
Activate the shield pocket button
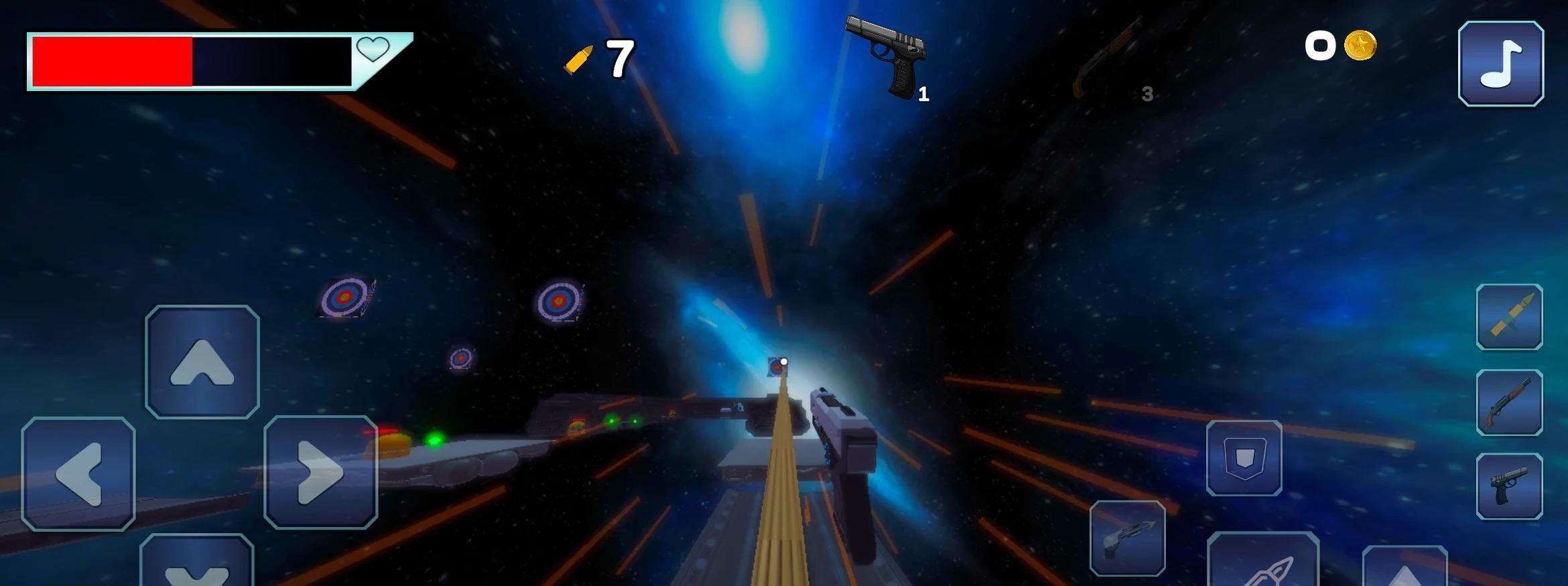tap(1244, 458)
